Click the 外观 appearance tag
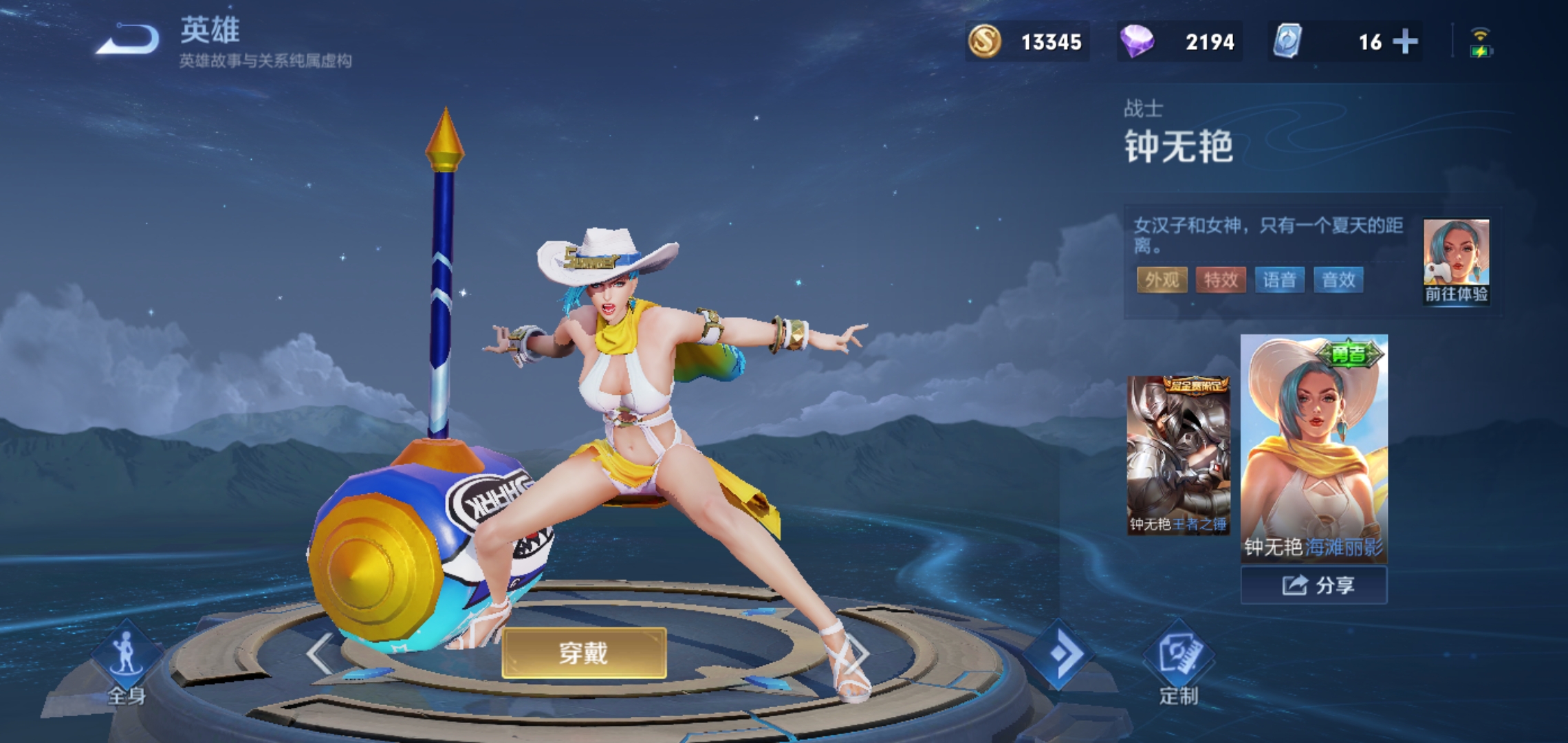The width and height of the screenshot is (1568, 743). click(1162, 280)
